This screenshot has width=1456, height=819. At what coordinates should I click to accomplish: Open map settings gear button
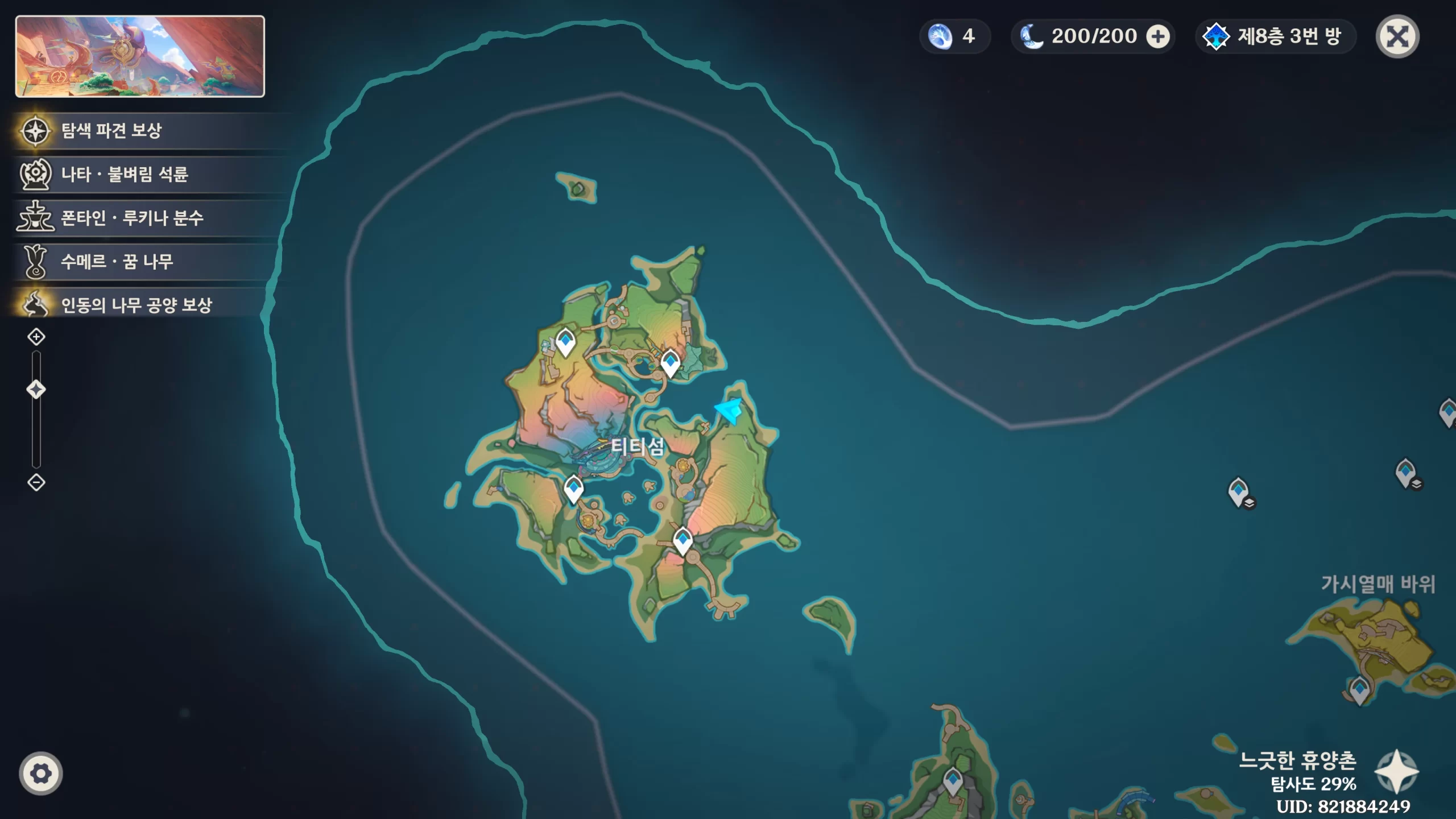pos(41,773)
